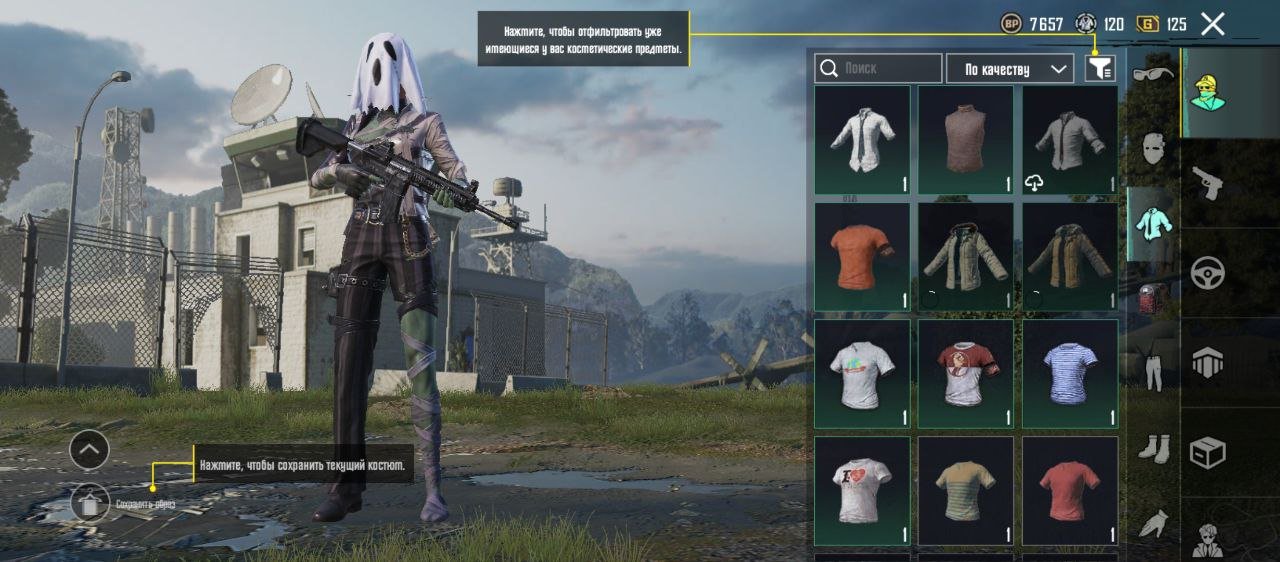Viewport: 1280px width, 562px height.
Task: Toggle the owned-cosmetics filter funnel icon
Action: click(x=1099, y=68)
